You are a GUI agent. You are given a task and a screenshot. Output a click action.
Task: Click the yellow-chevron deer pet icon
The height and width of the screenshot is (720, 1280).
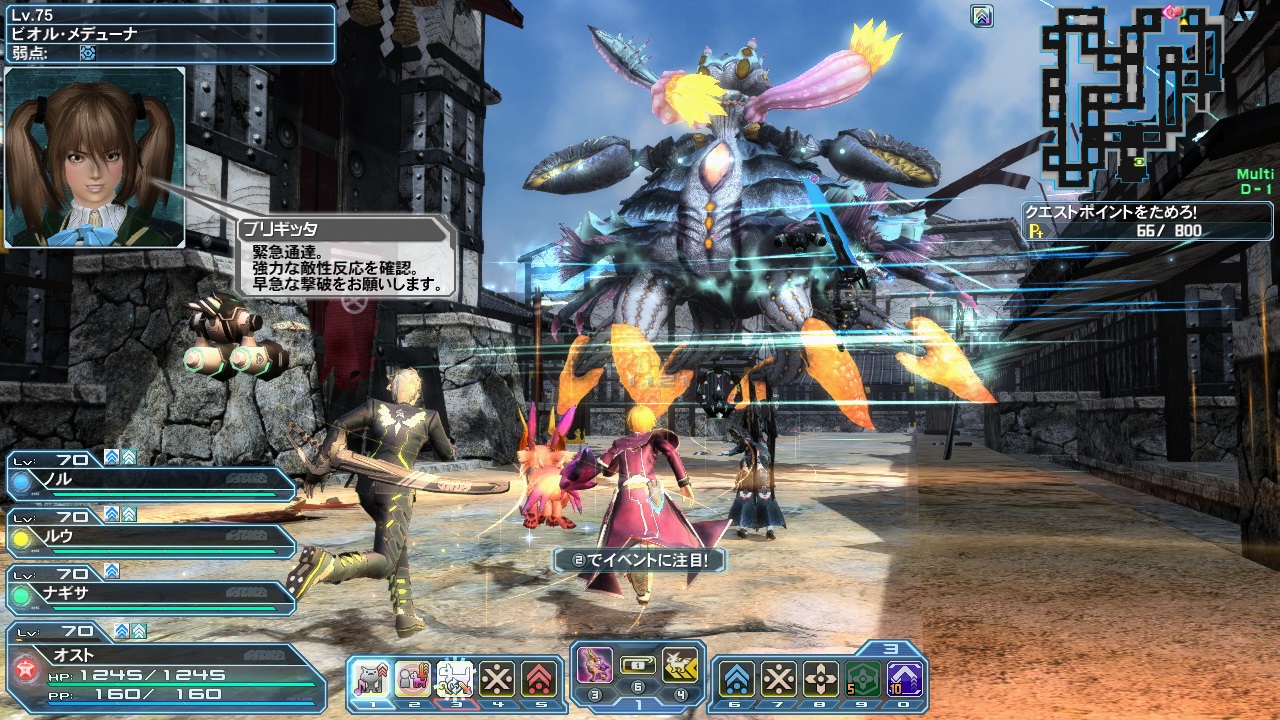(680, 665)
